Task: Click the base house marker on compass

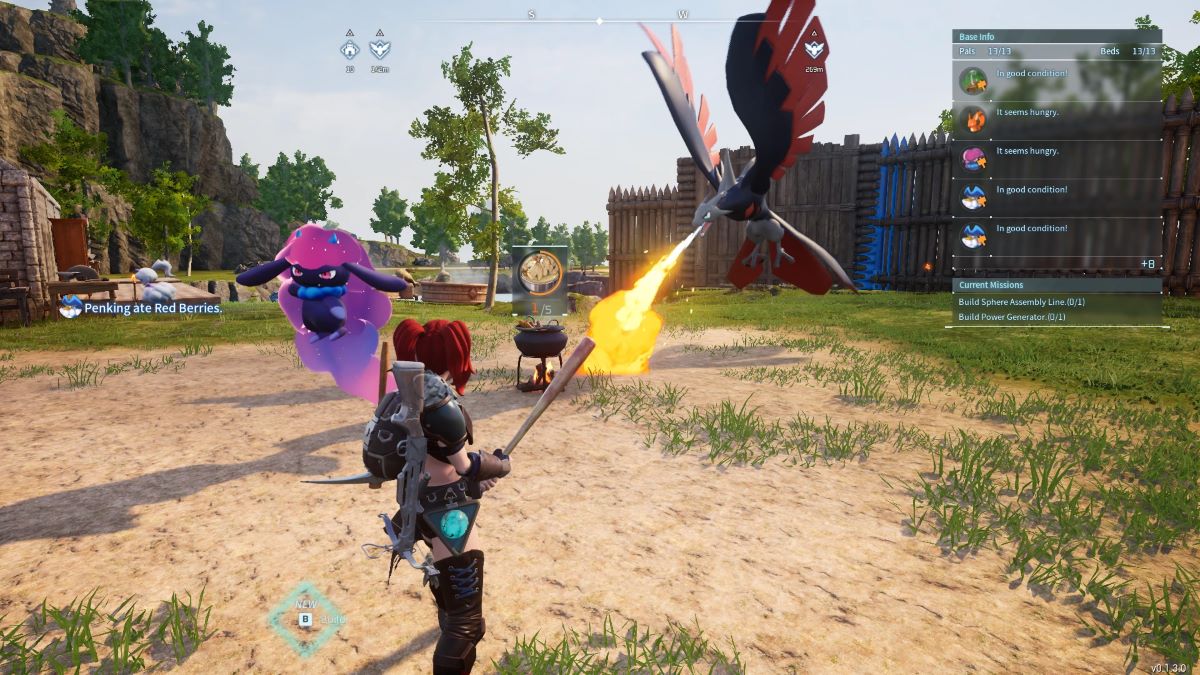Action: (349, 49)
